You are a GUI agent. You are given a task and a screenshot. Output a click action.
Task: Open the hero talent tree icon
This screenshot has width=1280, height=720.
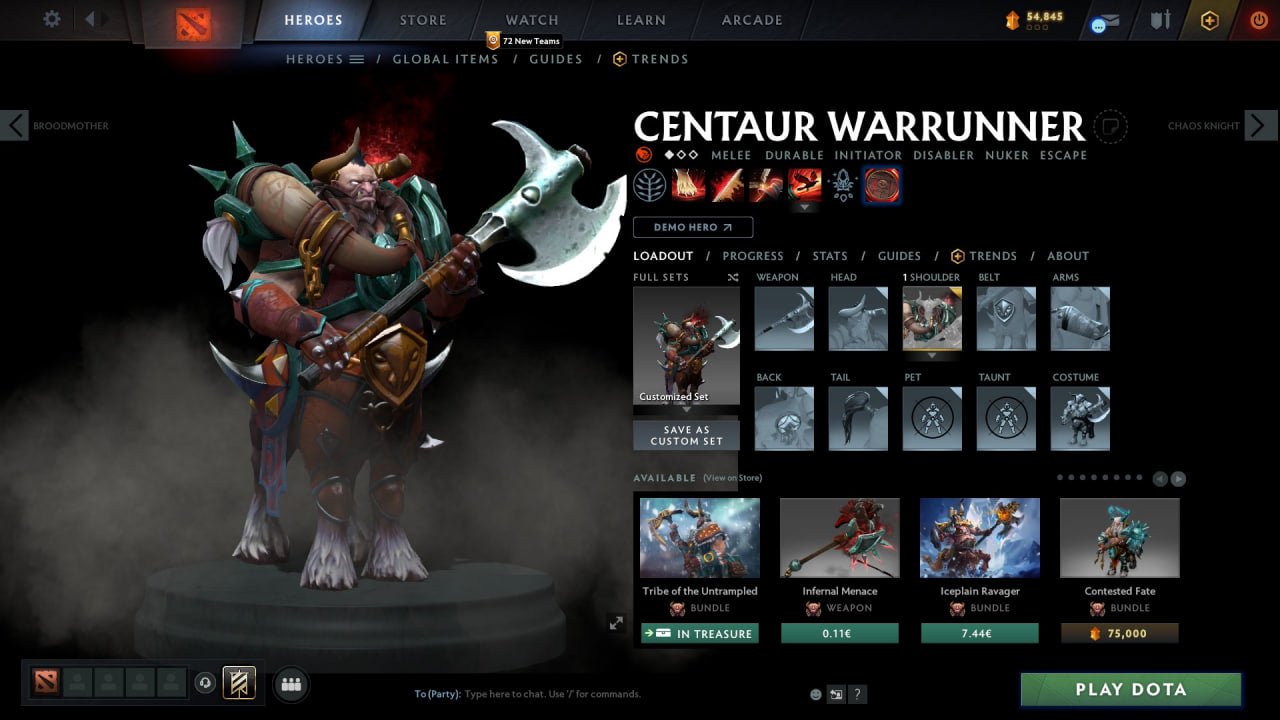pos(649,185)
